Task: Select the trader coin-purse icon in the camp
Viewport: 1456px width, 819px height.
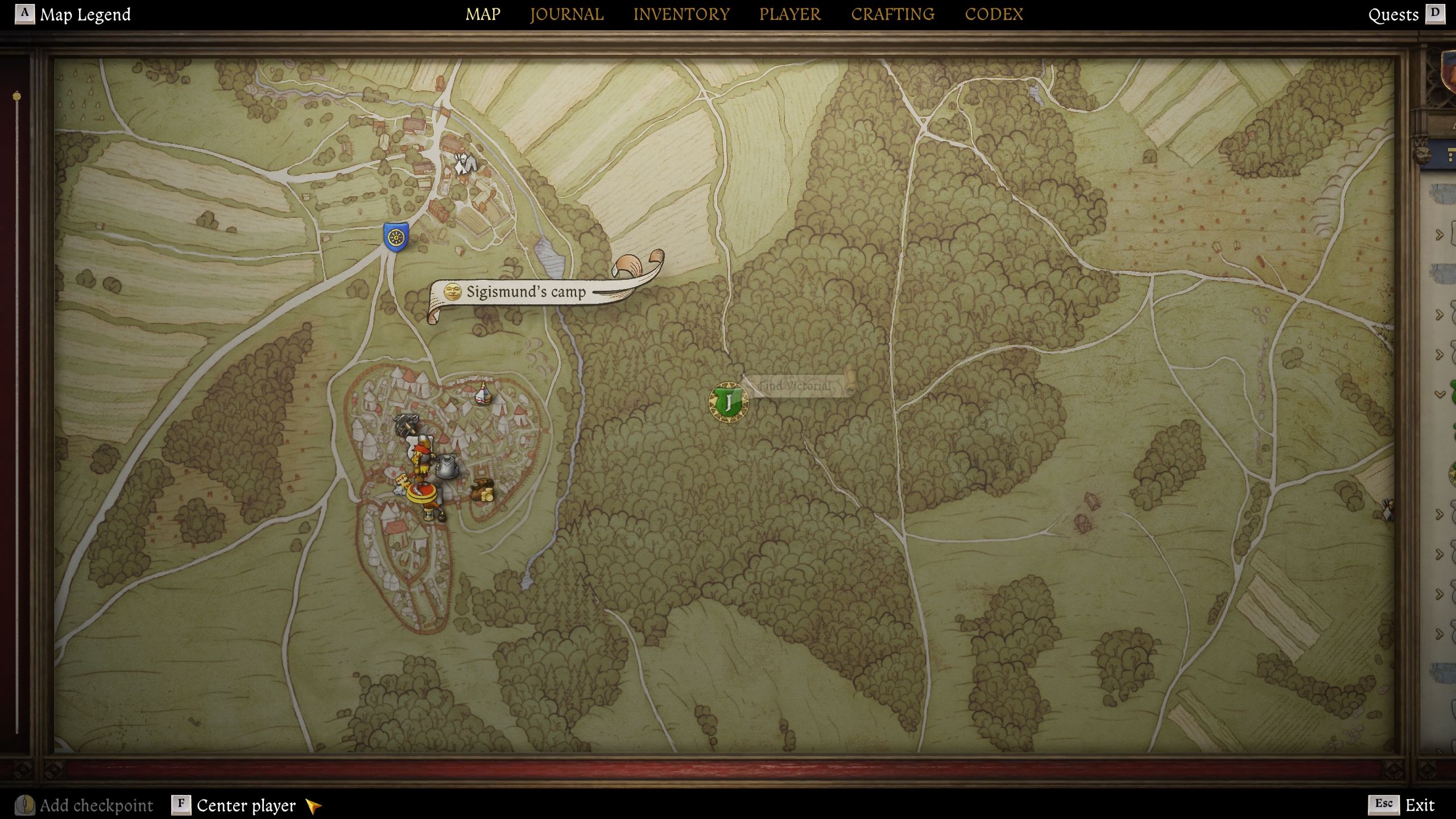Action: pos(482,490)
